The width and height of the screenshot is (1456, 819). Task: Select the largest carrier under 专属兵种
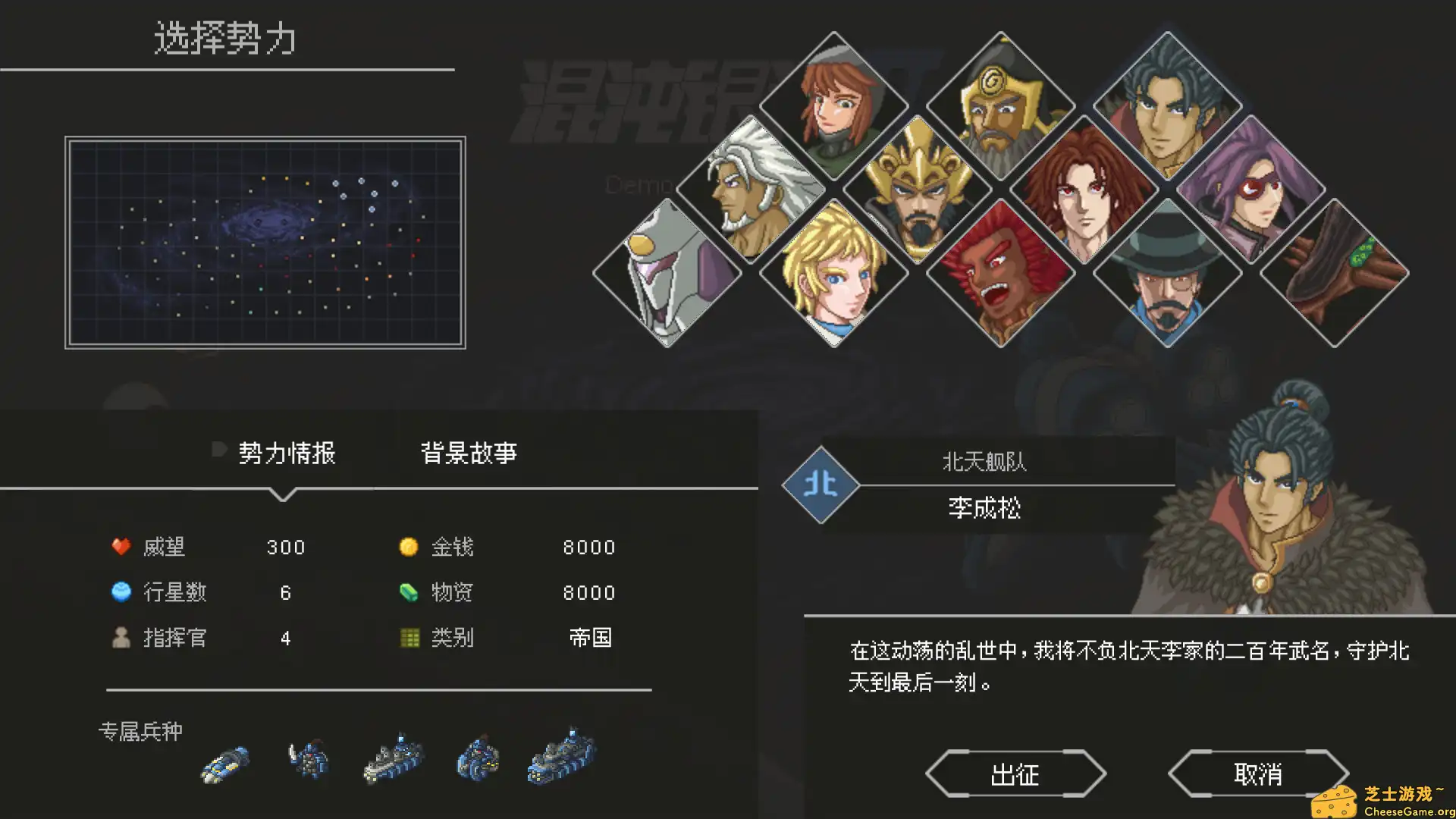[x=559, y=758]
